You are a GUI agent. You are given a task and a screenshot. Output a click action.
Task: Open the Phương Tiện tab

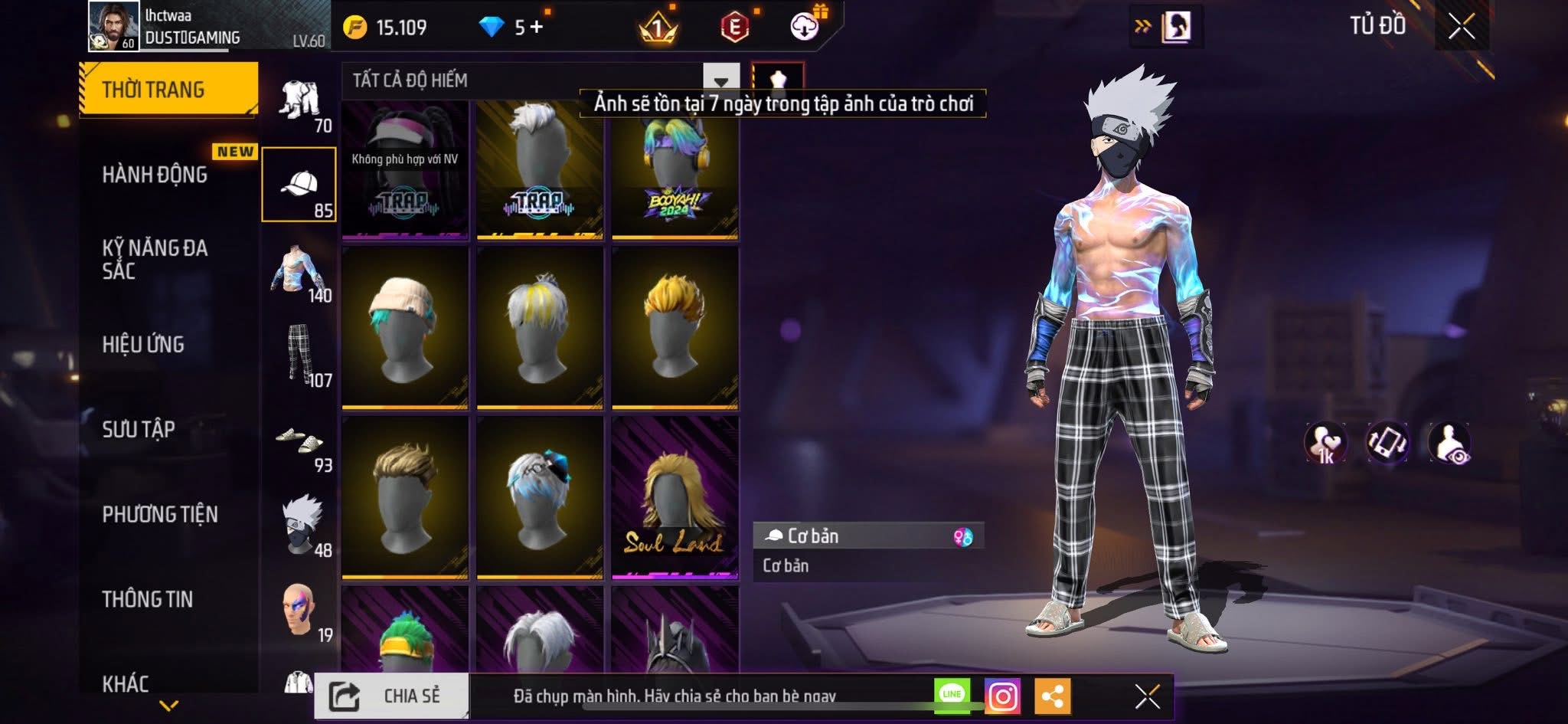(160, 514)
